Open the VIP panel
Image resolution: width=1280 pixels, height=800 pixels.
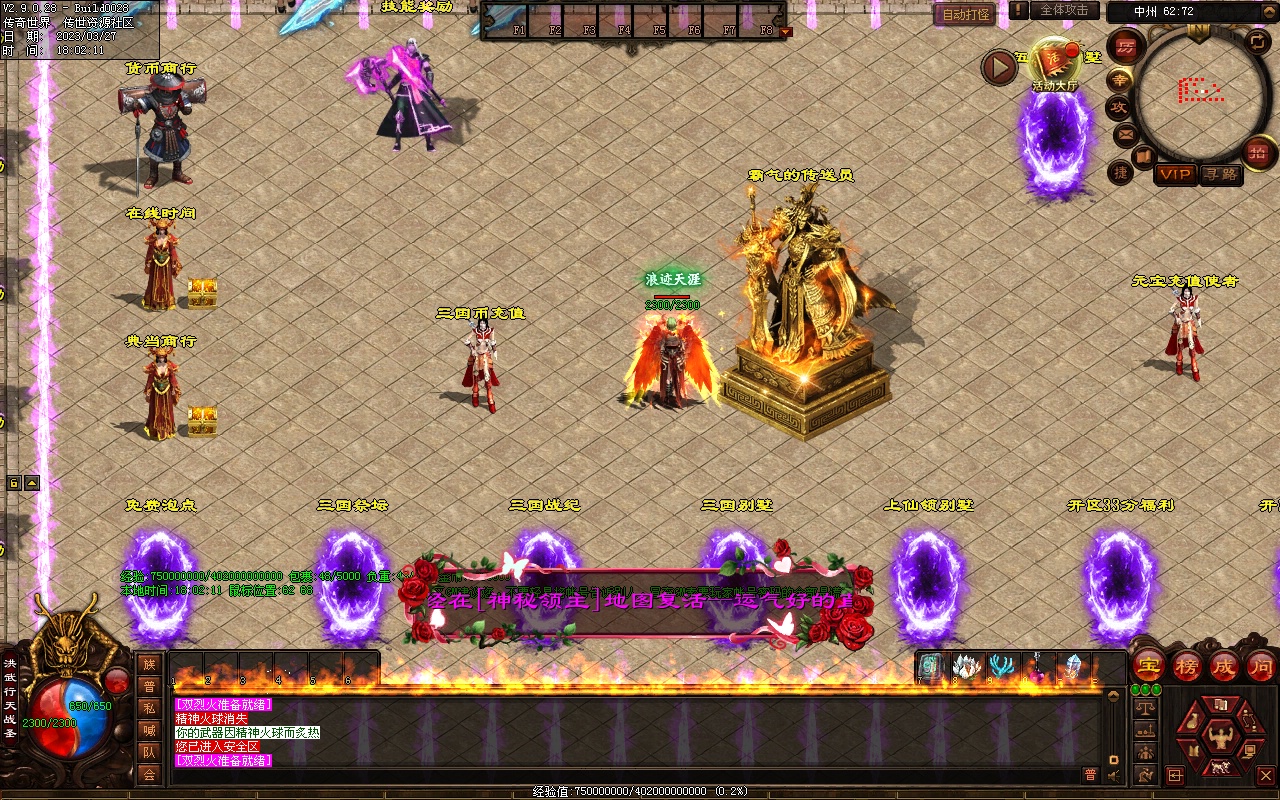tap(1175, 174)
